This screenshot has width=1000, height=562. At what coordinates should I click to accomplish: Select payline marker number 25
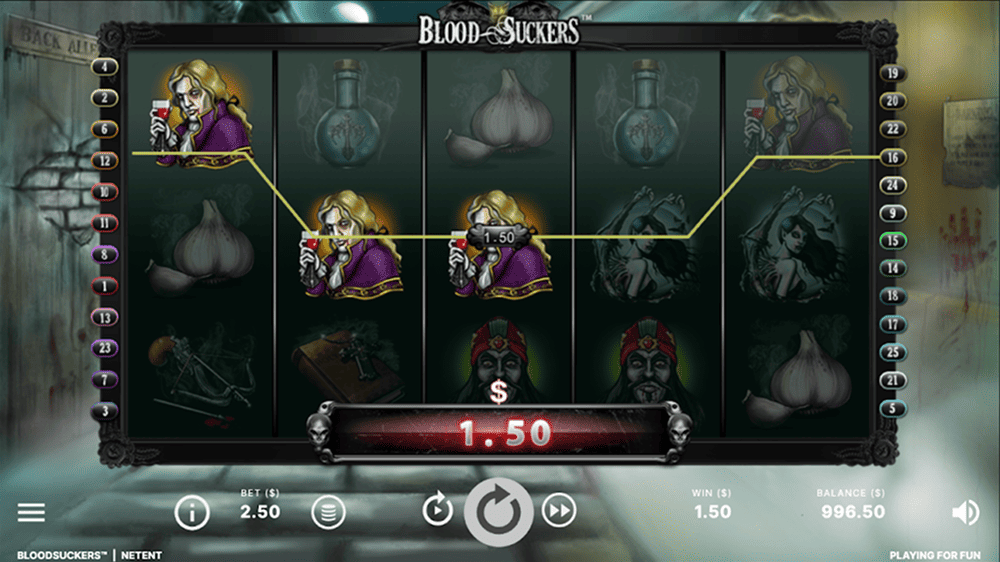pyautogui.click(x=892, y=352)
